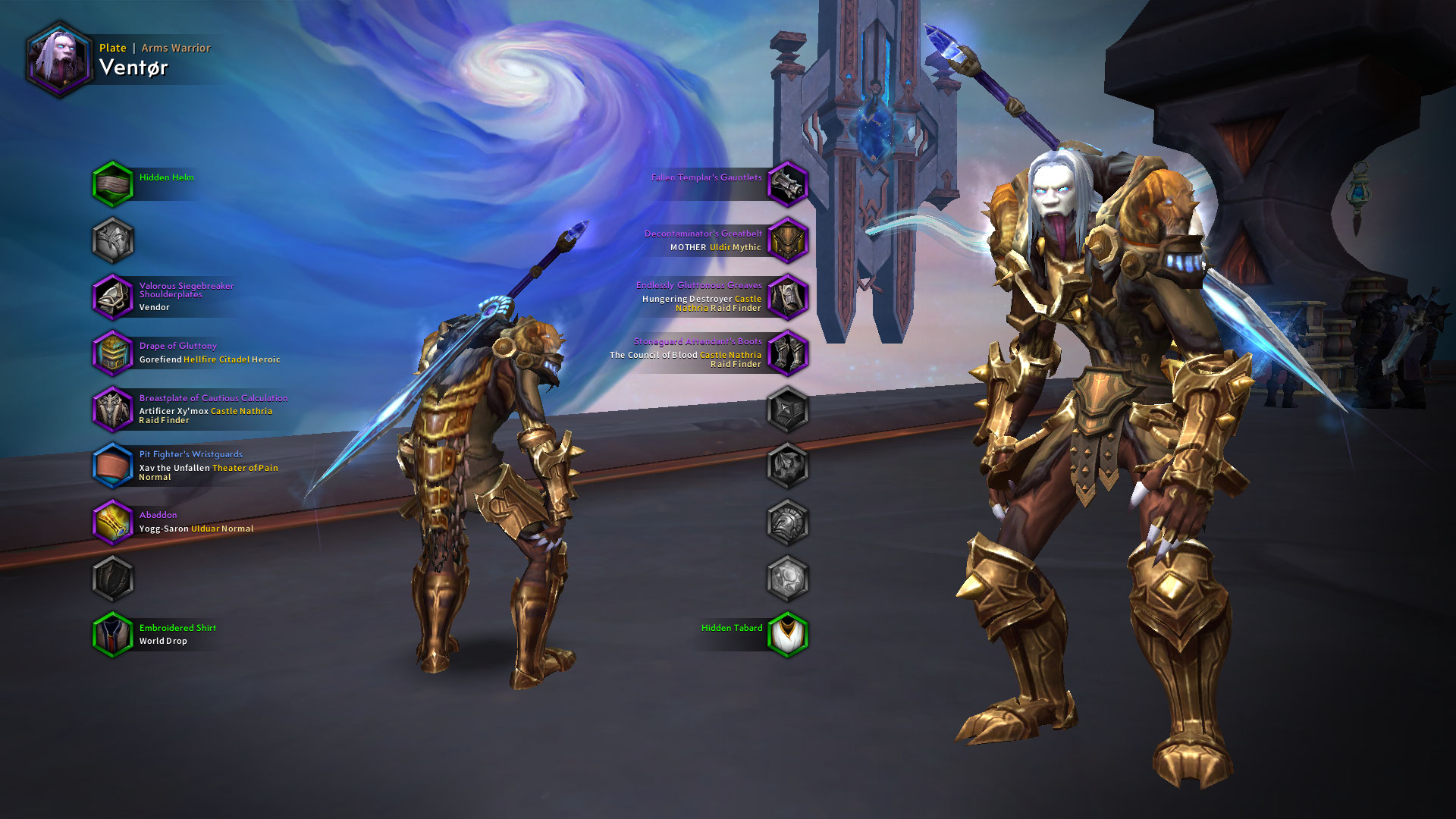Select the Abaddon weapon icon
1456x819 pixels.
click(112, 523)
